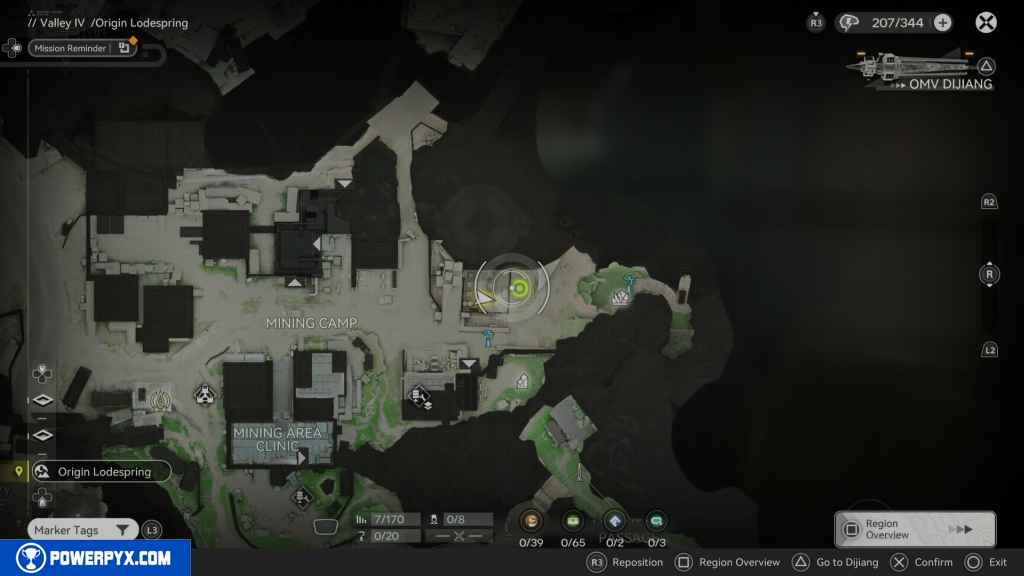Open the Mission Reminder panel

(x=82, y=47)
